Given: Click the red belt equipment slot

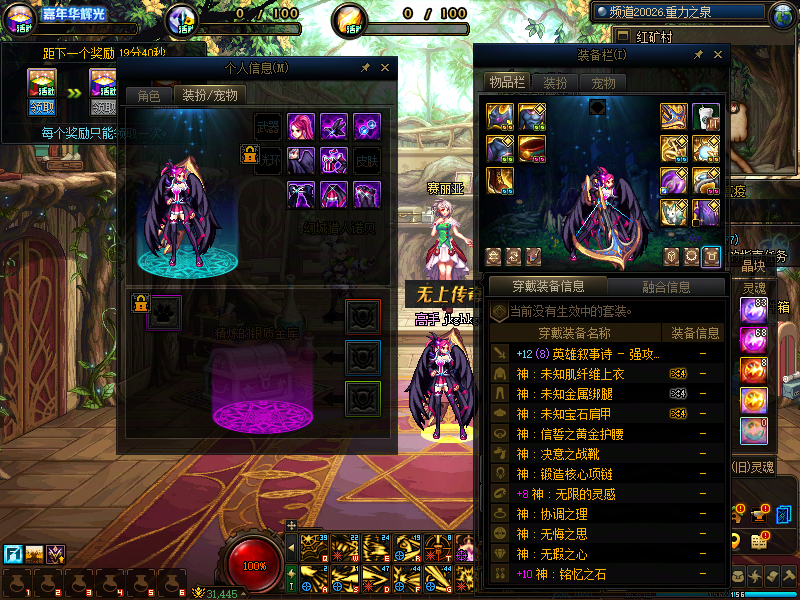Looking at the screenshot, I should point(531,150).
